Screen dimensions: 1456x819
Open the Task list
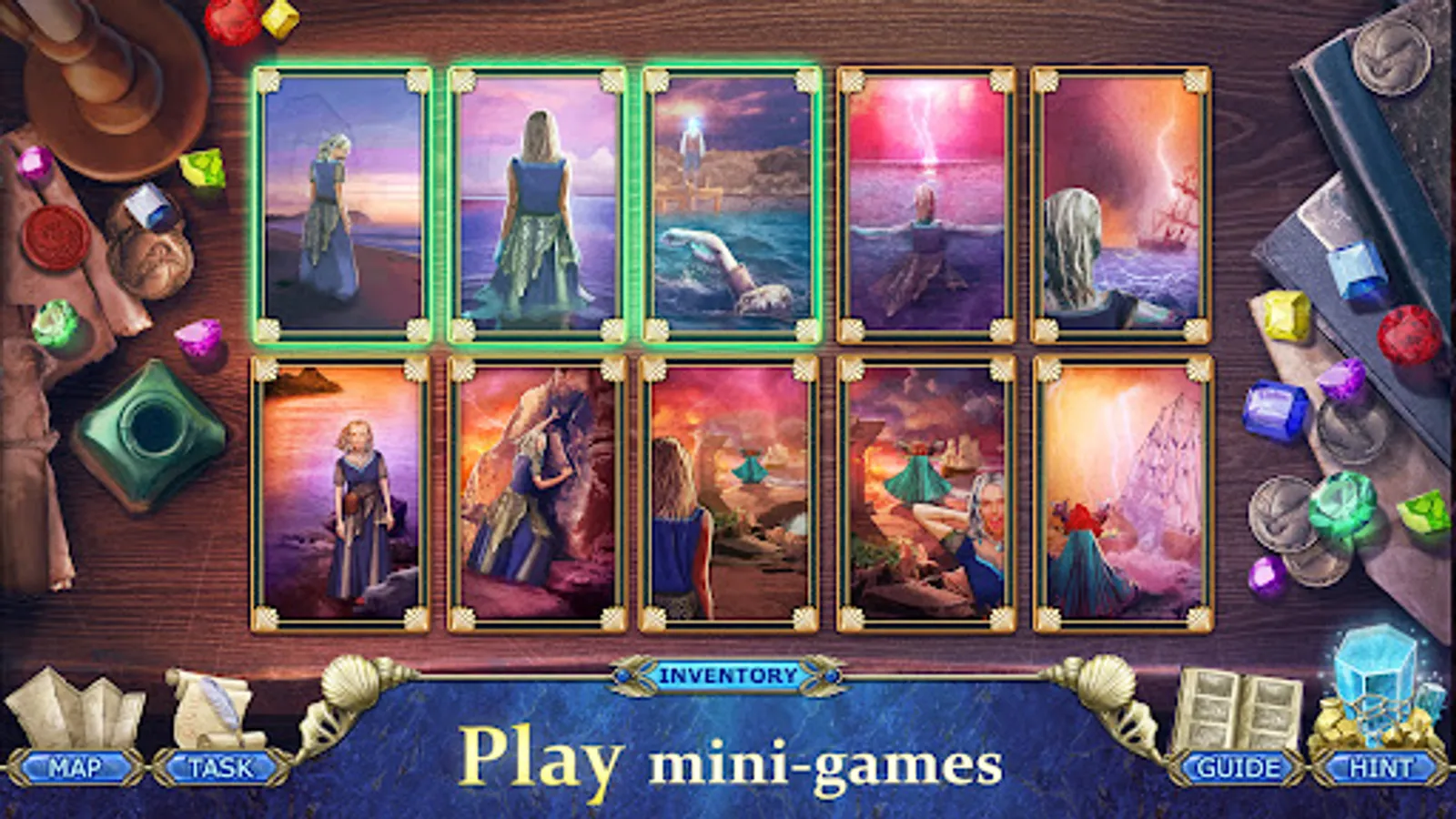[x=218, y=767]
